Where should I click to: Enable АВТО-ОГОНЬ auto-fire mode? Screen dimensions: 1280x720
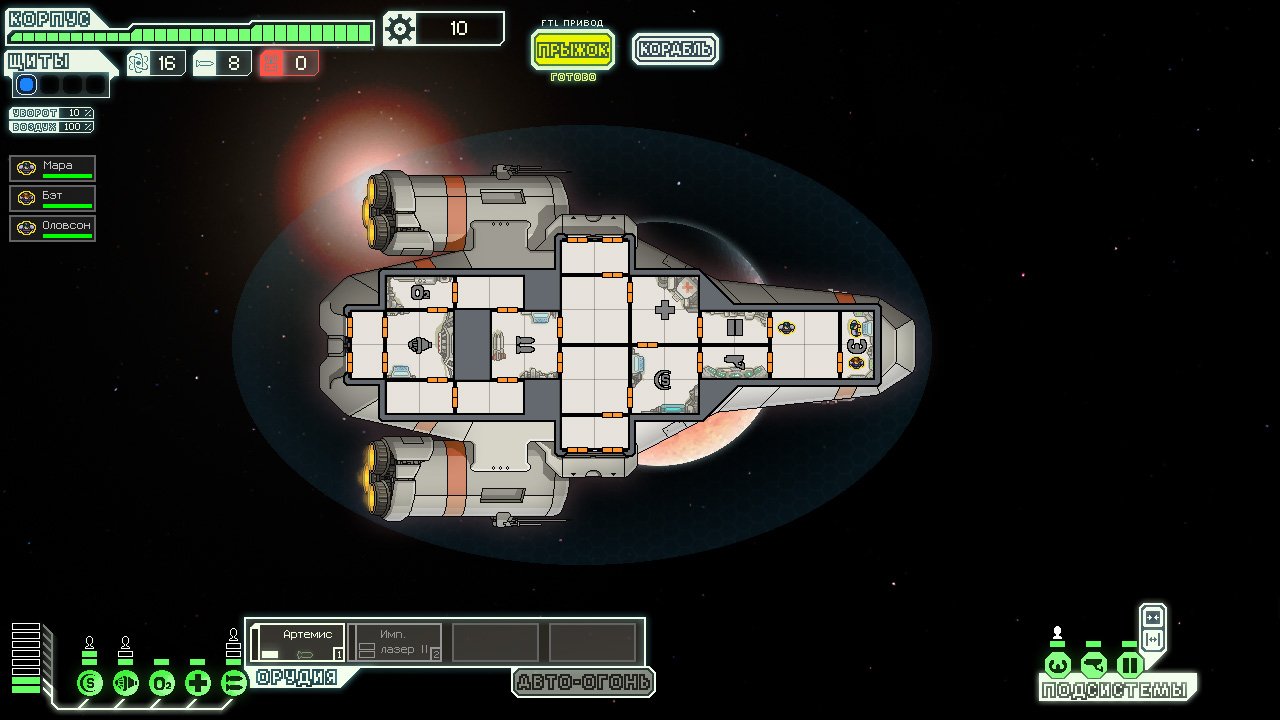pos(582,684)
